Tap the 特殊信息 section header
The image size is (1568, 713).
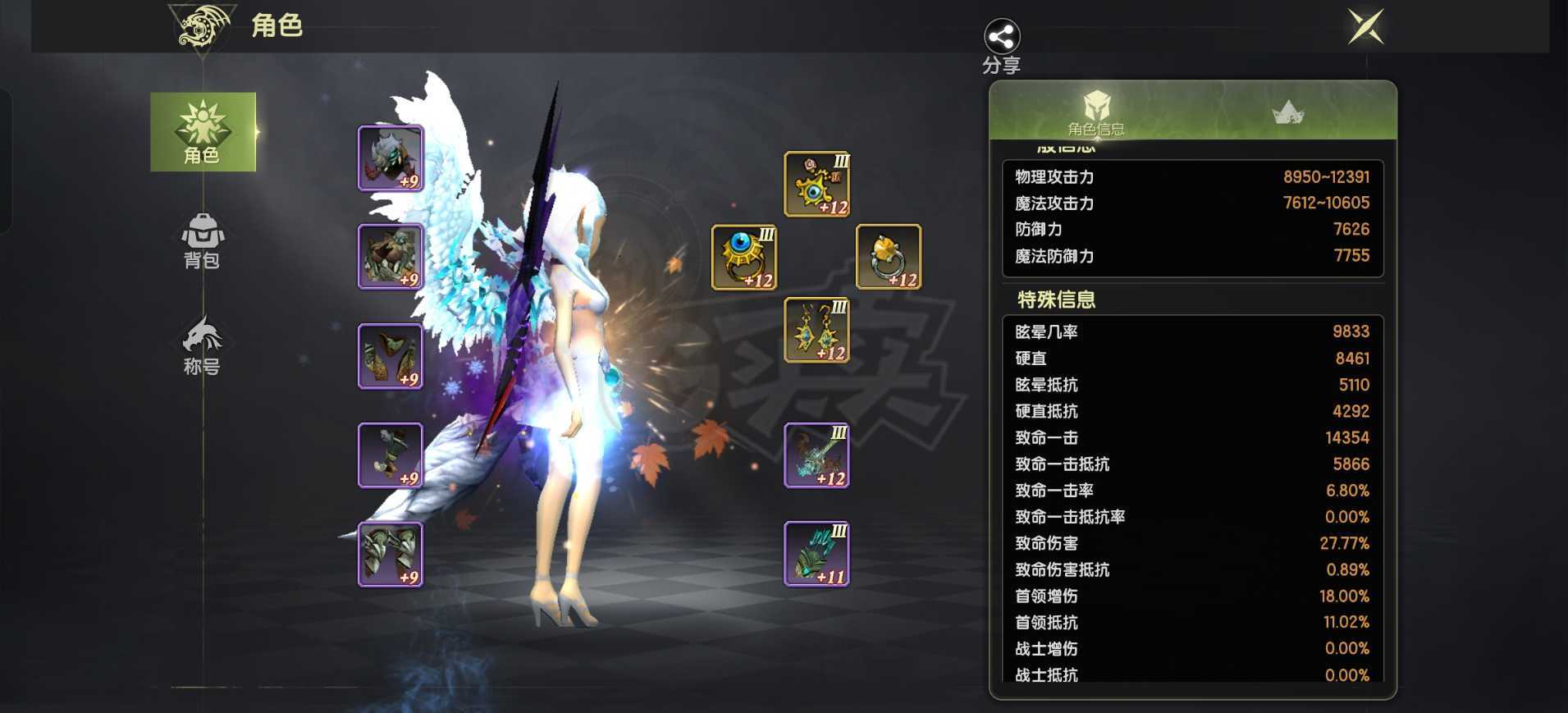[x=1053, y=299]
